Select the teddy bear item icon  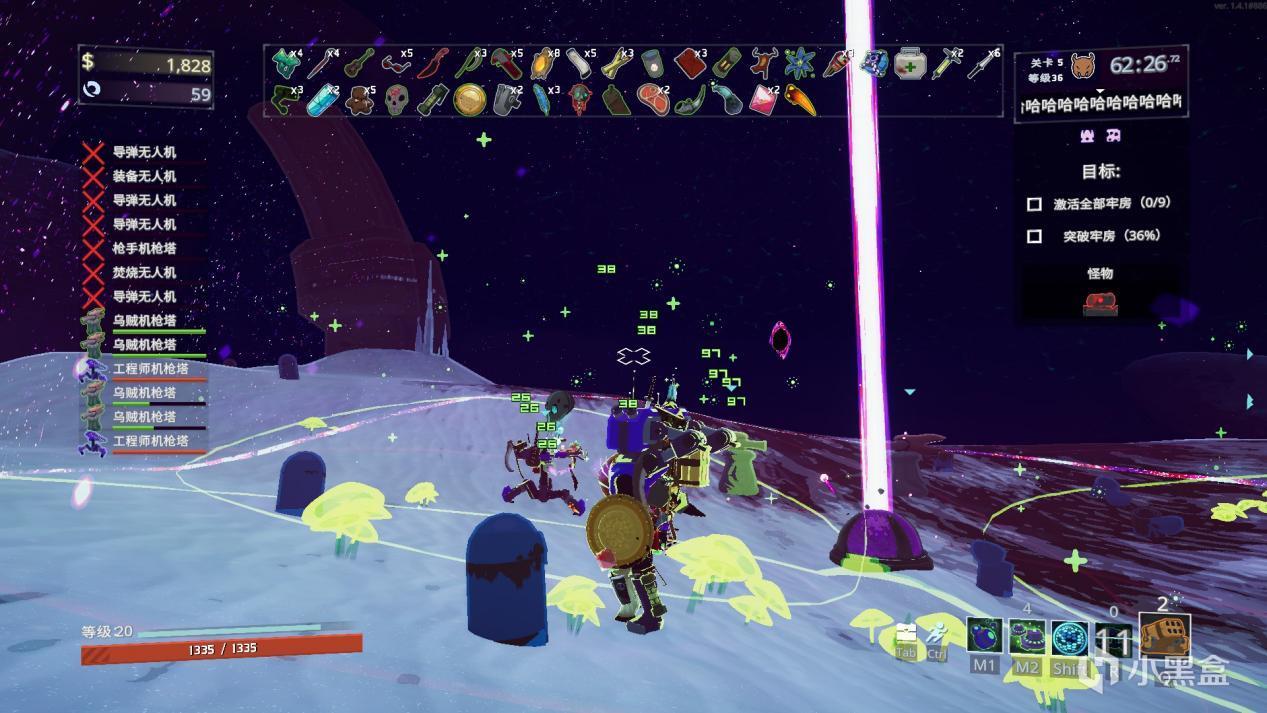point(359,100)
